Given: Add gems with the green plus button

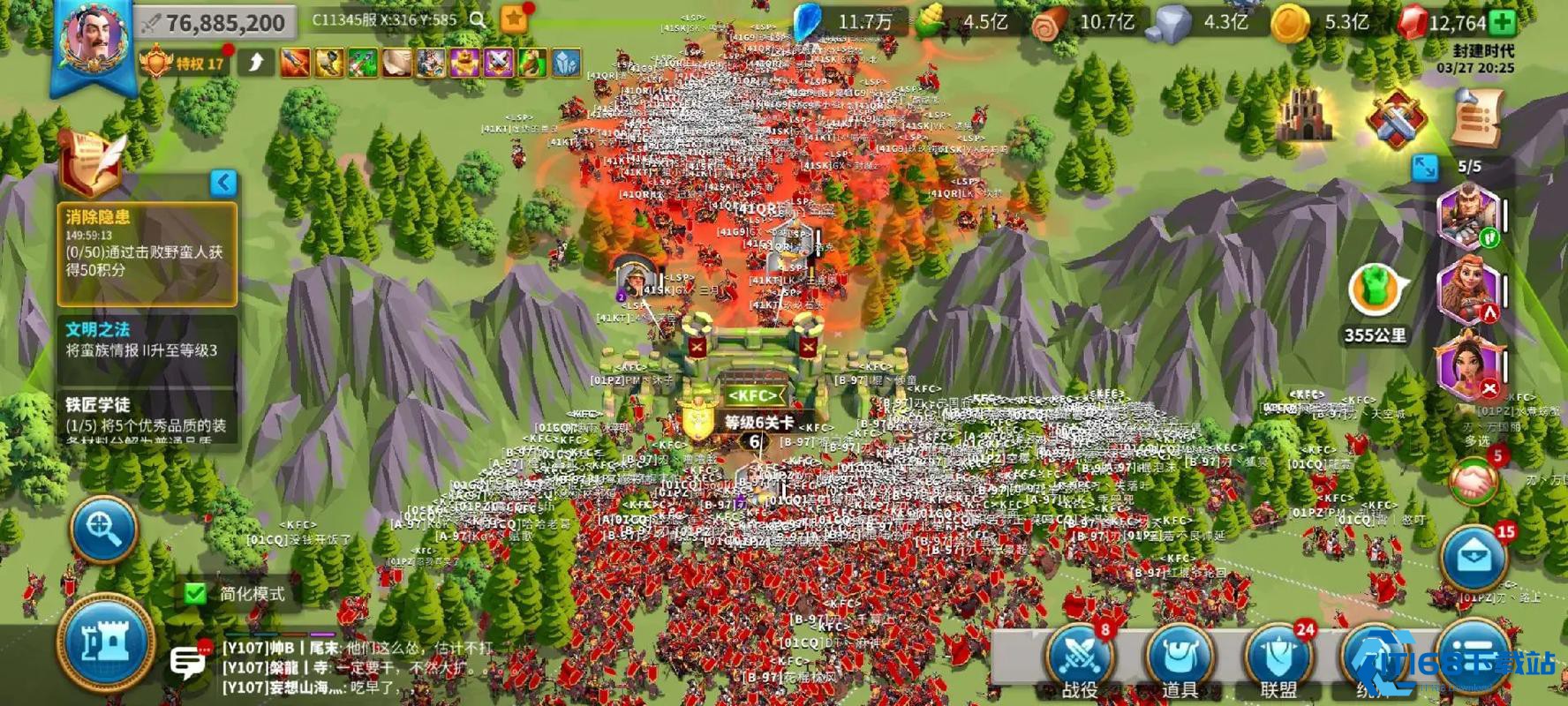Looking at the screenshot, I should coord(1503,22).
